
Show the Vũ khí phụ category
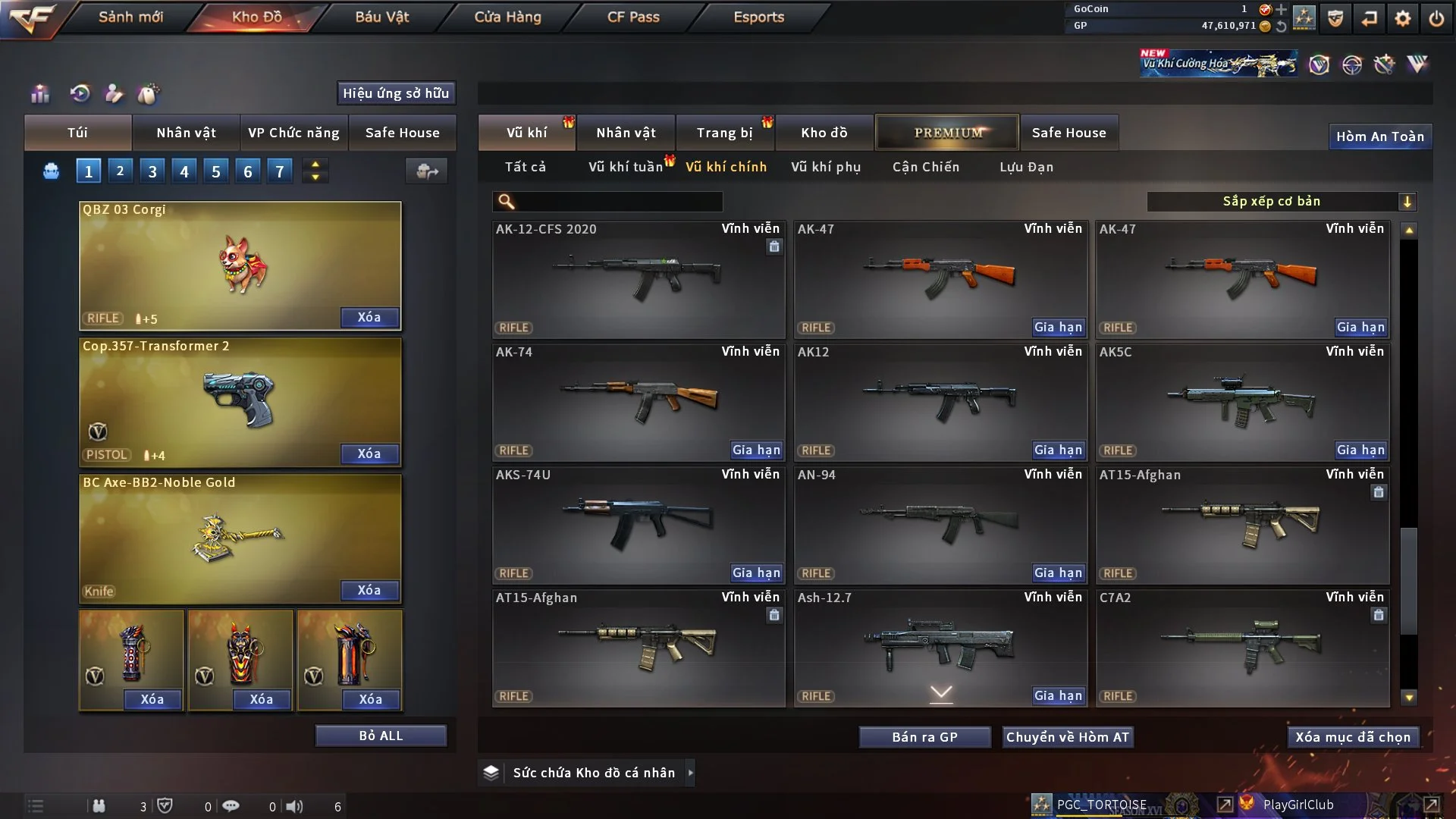tap(826, 167)
